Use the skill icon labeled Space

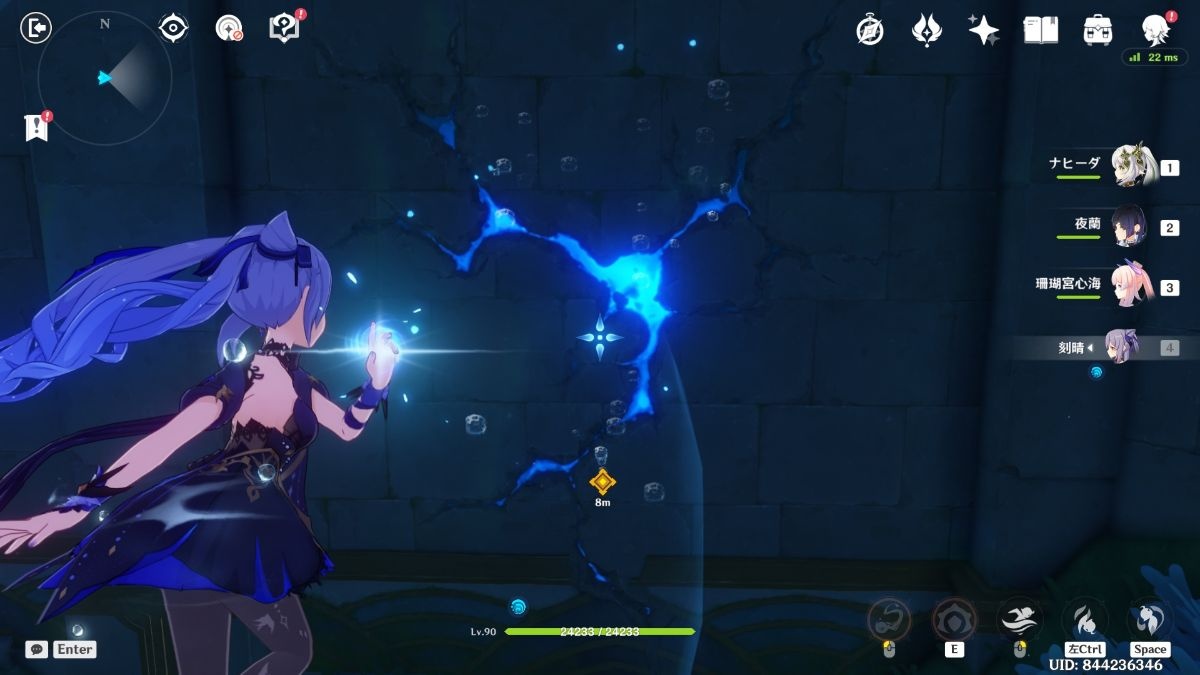pos(1150,618)
